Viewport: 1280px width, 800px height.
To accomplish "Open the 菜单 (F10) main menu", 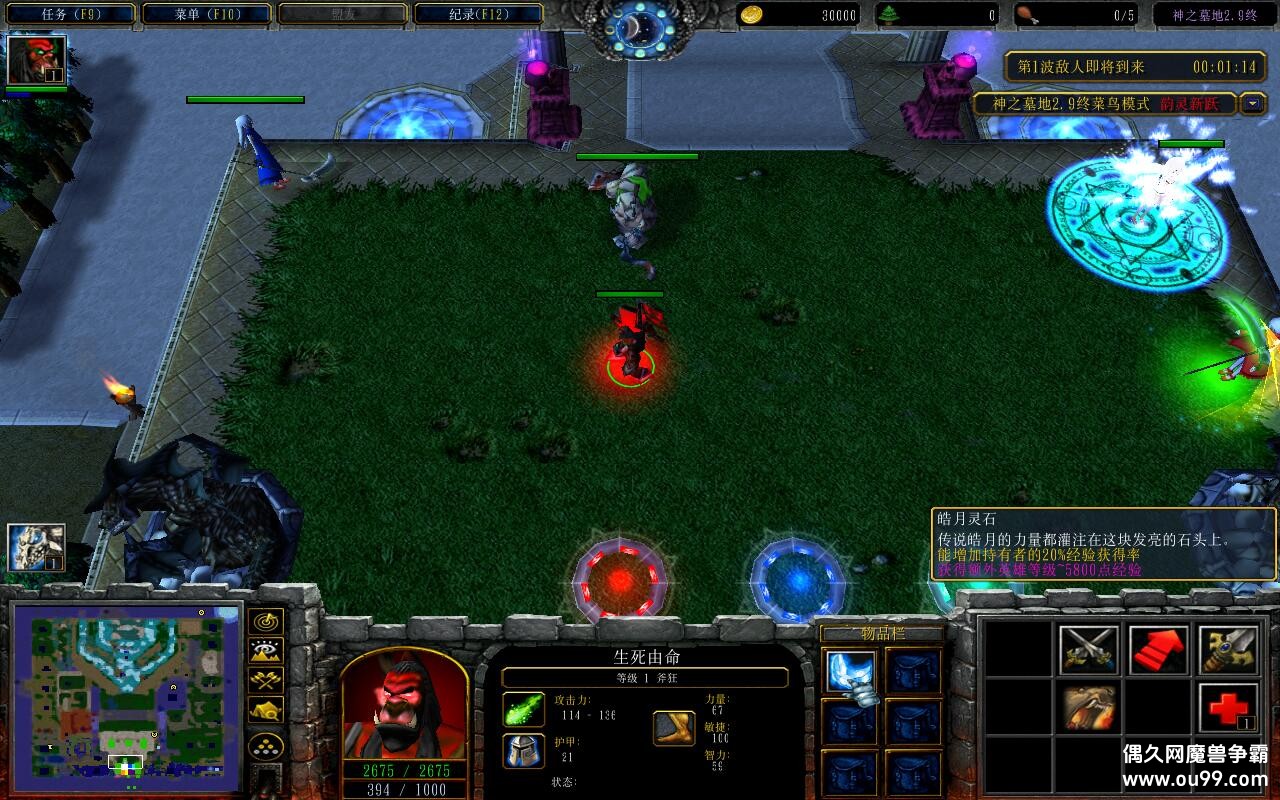I will pos(206,14).
